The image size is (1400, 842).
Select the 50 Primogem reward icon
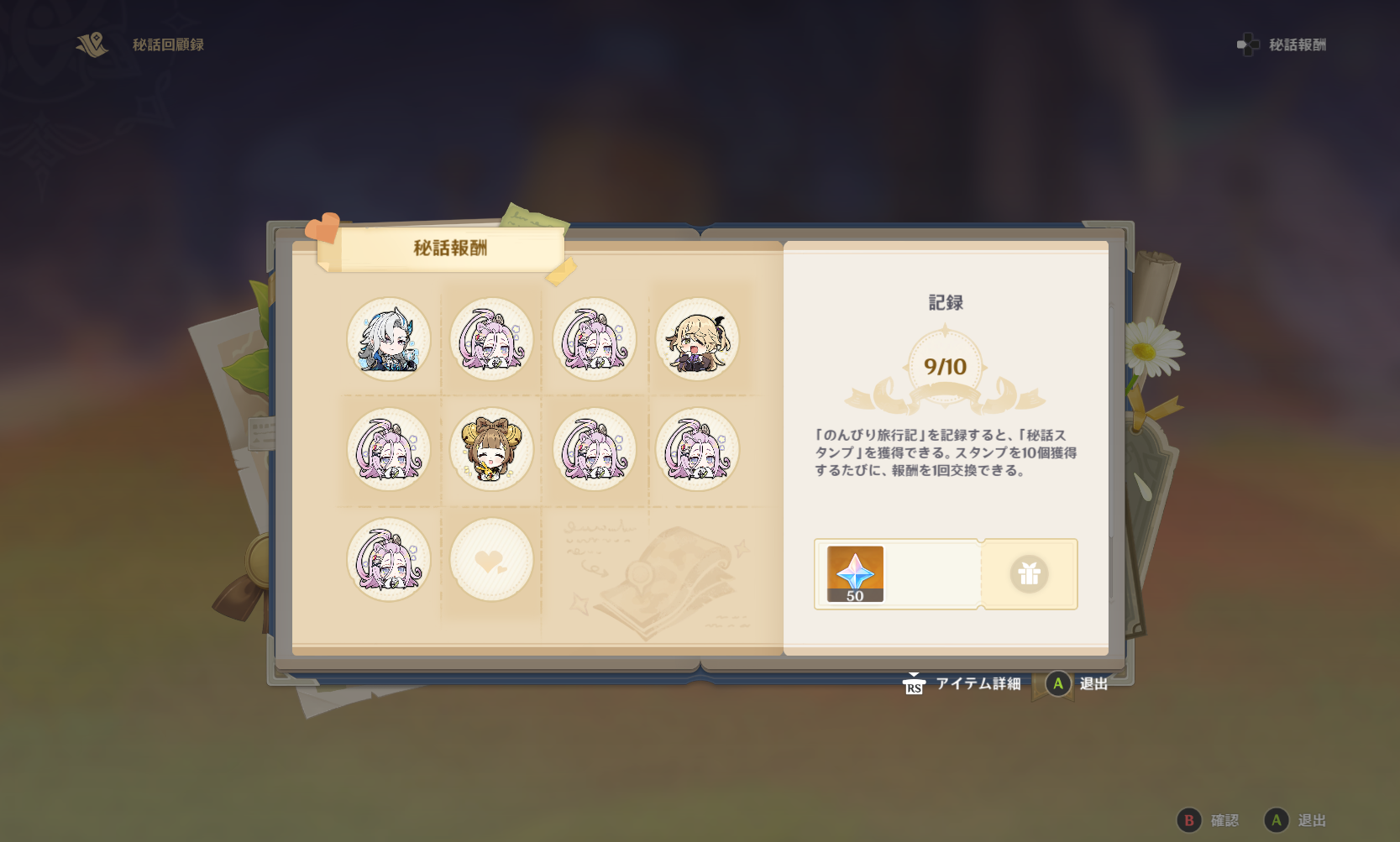855,574
